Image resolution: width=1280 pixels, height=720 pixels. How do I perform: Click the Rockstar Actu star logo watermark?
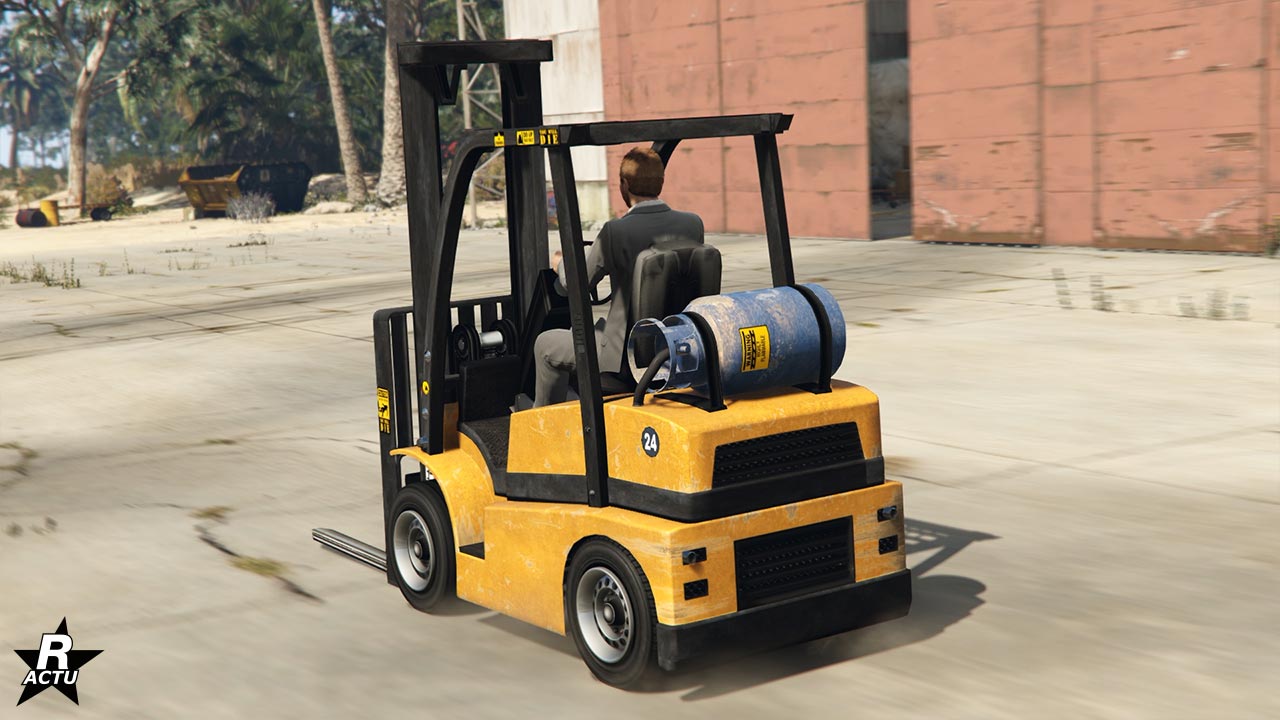(x=57, y=663)
